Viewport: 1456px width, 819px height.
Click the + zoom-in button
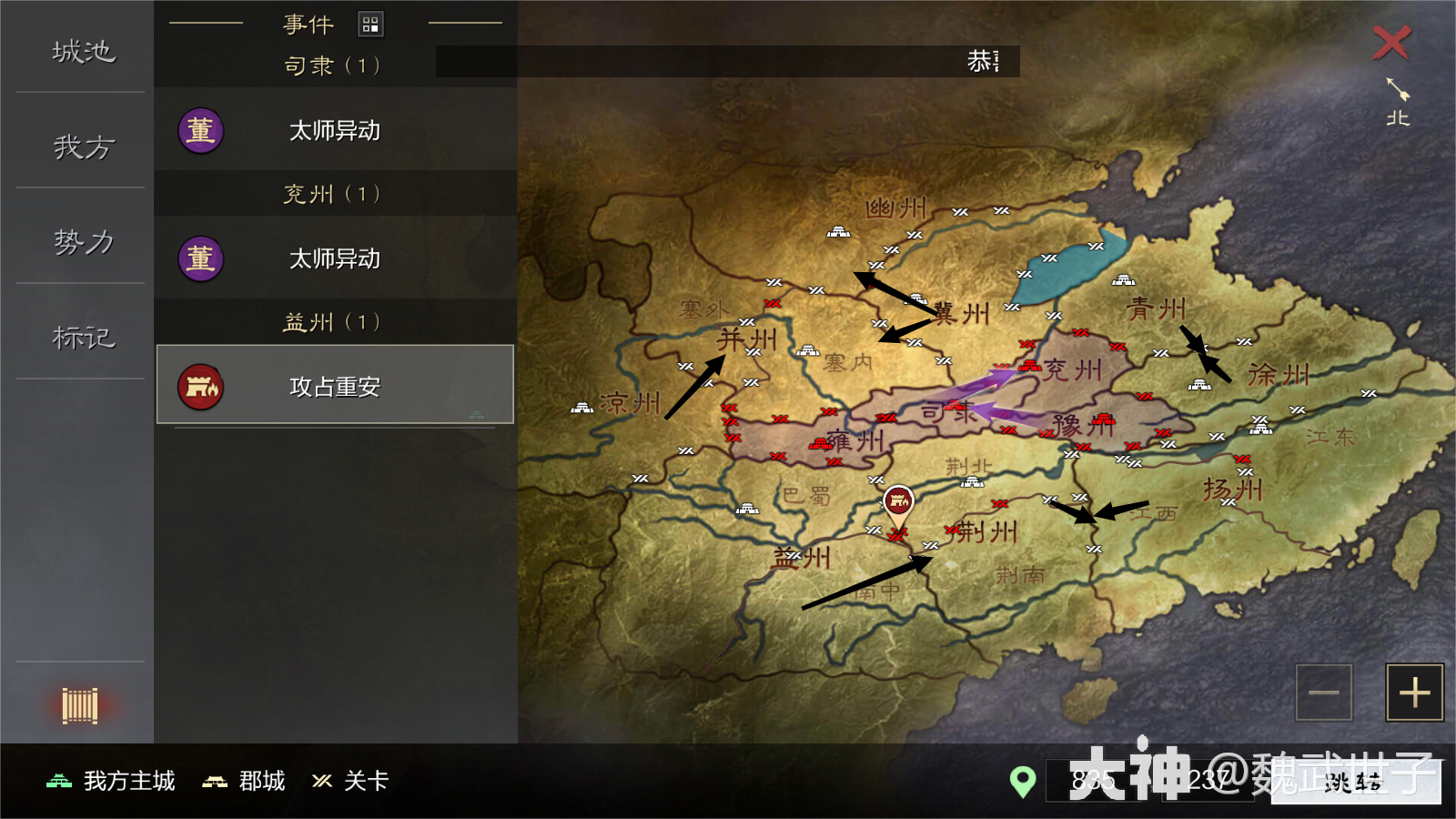pyautogui.click(x=1413, y=693)
